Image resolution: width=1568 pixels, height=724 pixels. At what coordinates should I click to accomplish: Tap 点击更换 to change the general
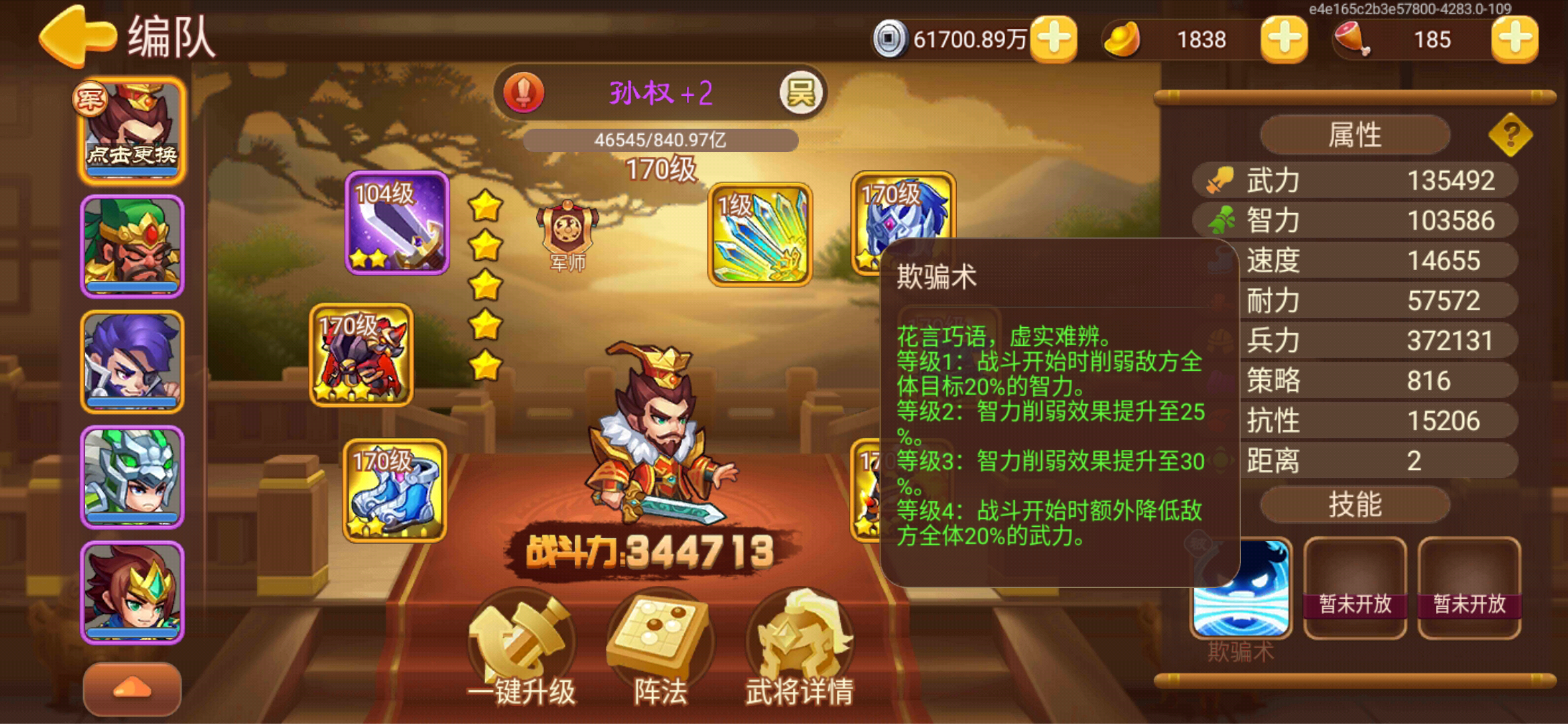pos(131,153)
